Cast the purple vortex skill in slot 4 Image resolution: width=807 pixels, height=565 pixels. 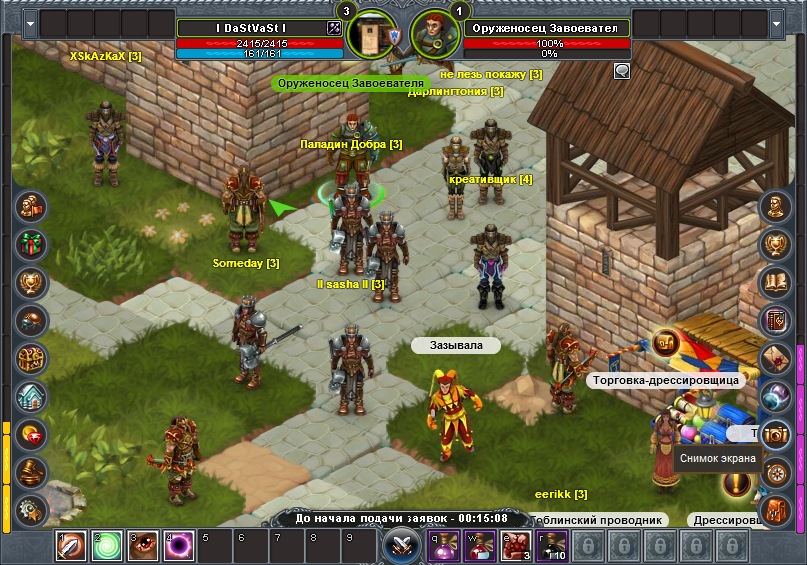coord(179,547)
